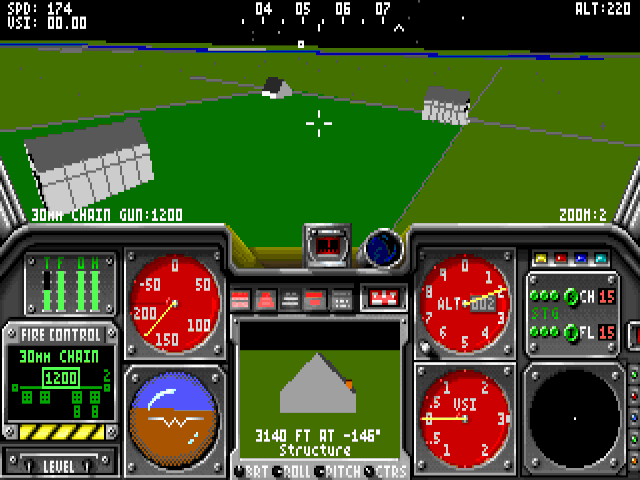Push the red triangle display-mode button
This screenshot has height=480, width=640.
pyautogui.click(x=266, y=299)
